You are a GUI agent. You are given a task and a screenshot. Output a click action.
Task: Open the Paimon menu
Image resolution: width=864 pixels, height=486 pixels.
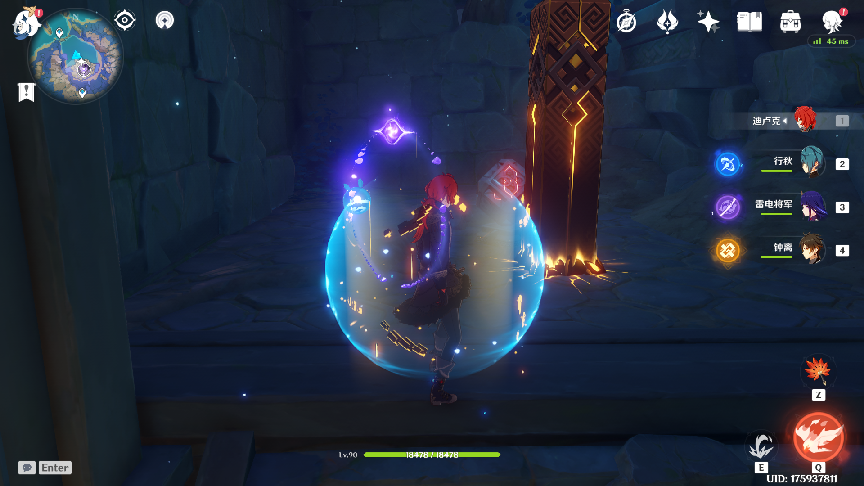(x=25, y=25)
